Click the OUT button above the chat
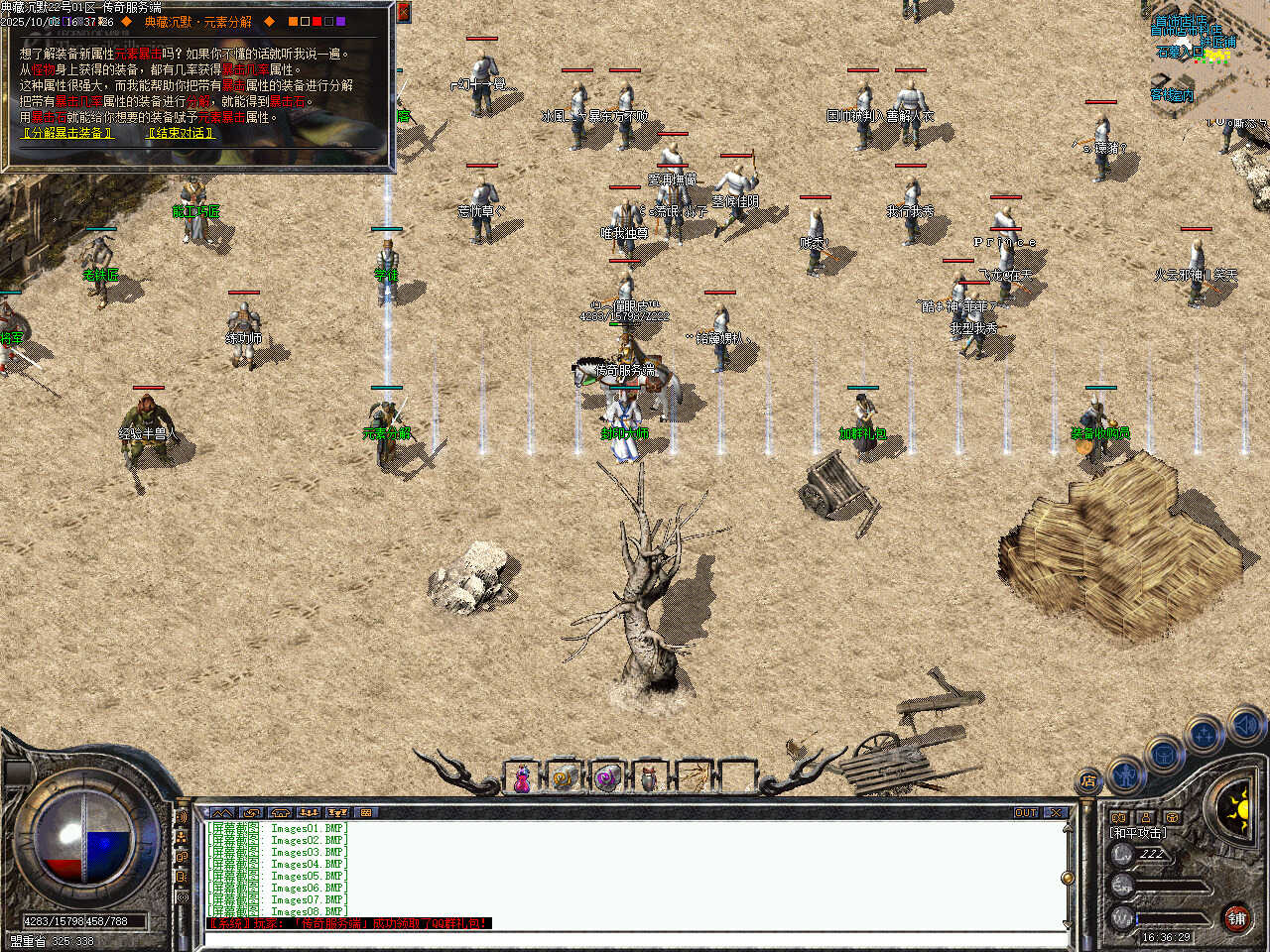Viewport: 1270px width, 952px height. click(x=1026, y=813)
